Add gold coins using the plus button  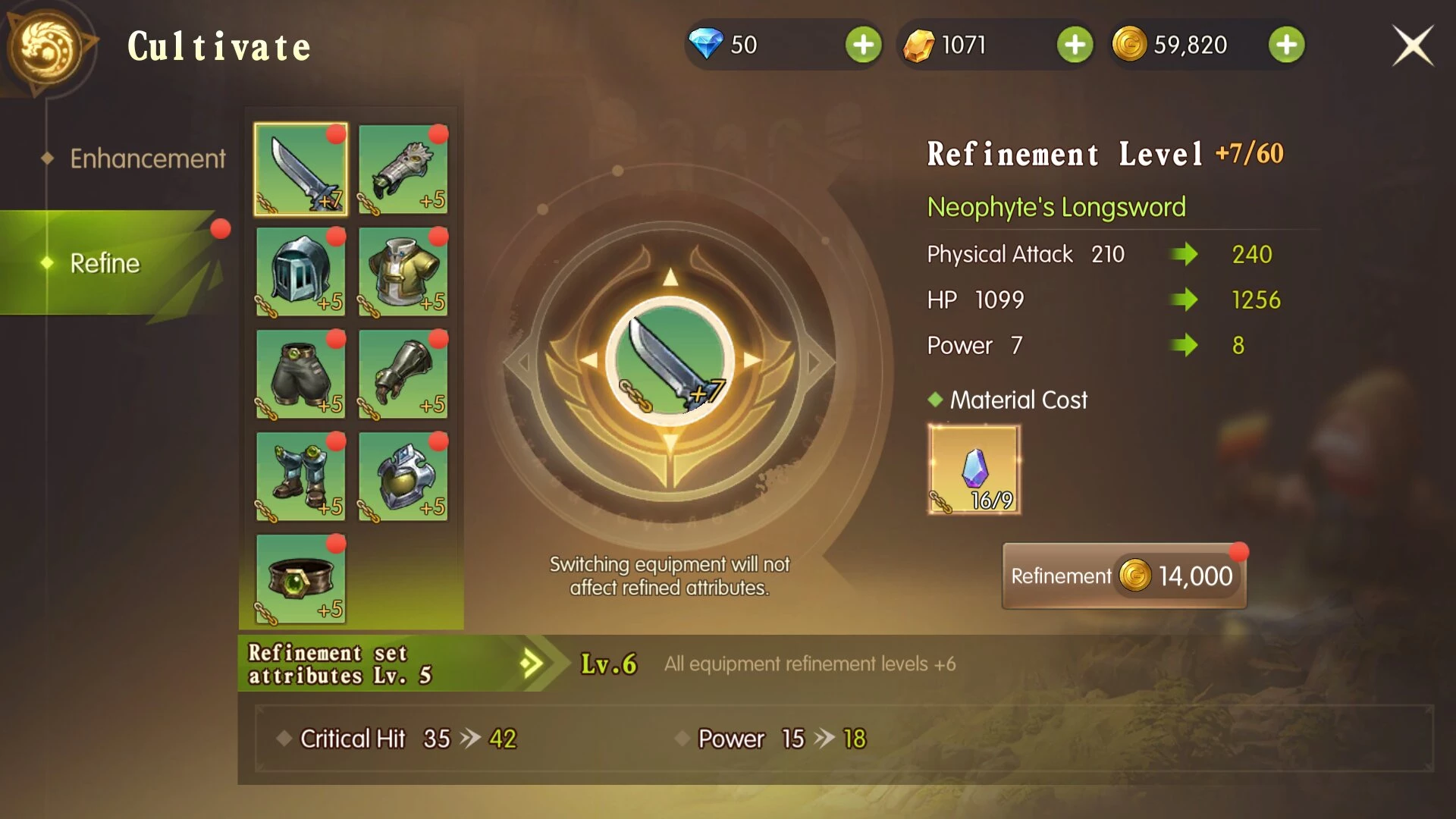tap(1286, 45)
